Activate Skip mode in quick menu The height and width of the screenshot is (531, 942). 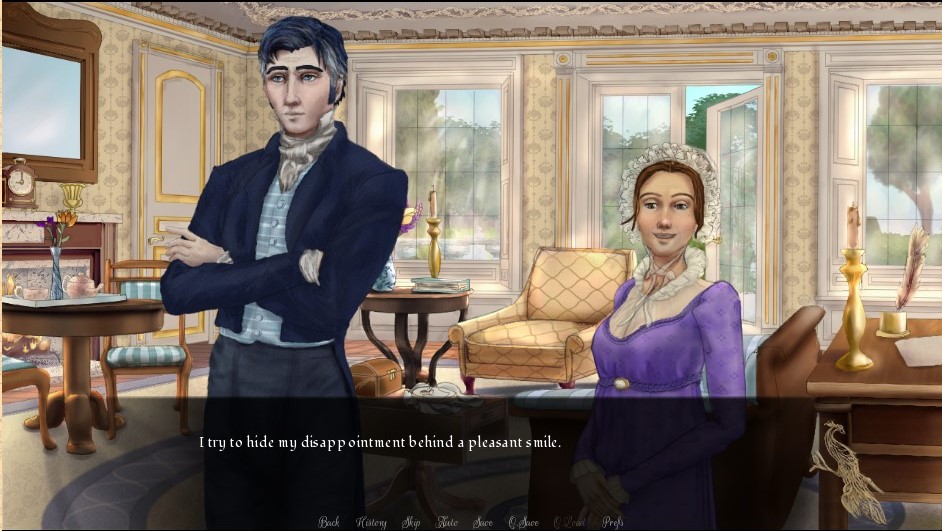pos(410,522)
